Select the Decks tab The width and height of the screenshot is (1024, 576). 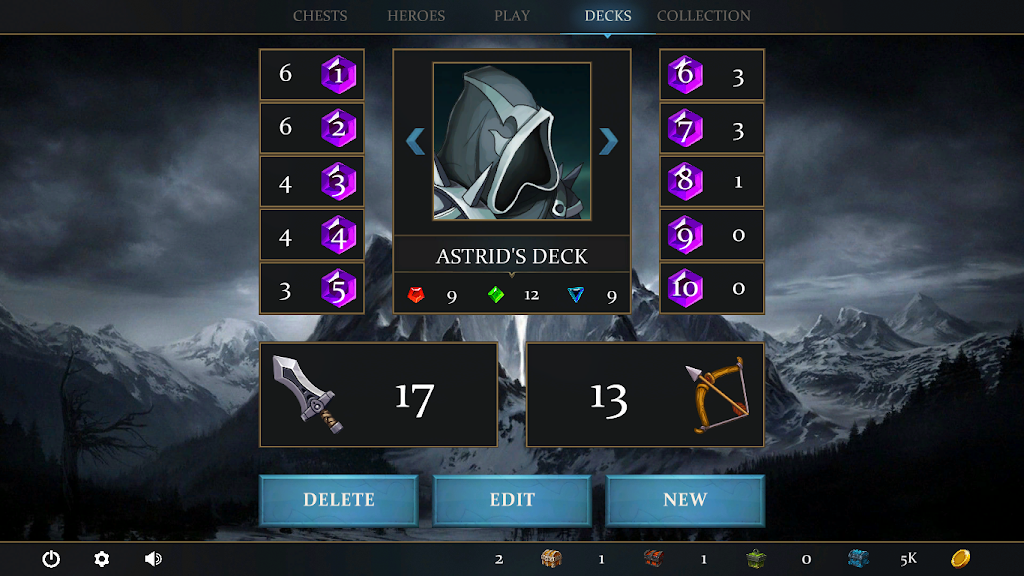[608, 16]
